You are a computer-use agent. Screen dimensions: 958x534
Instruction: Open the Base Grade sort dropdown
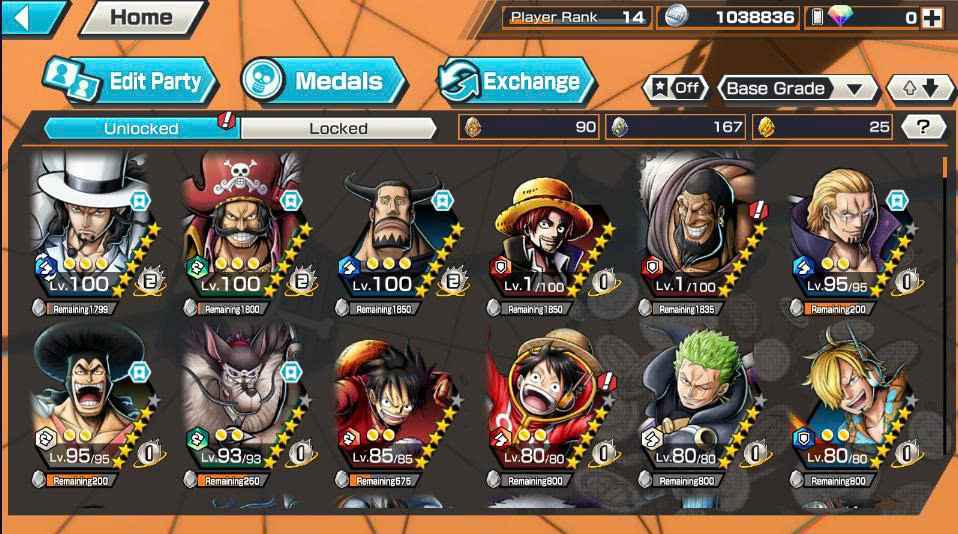pyautogui.click(x=794, y=88)
